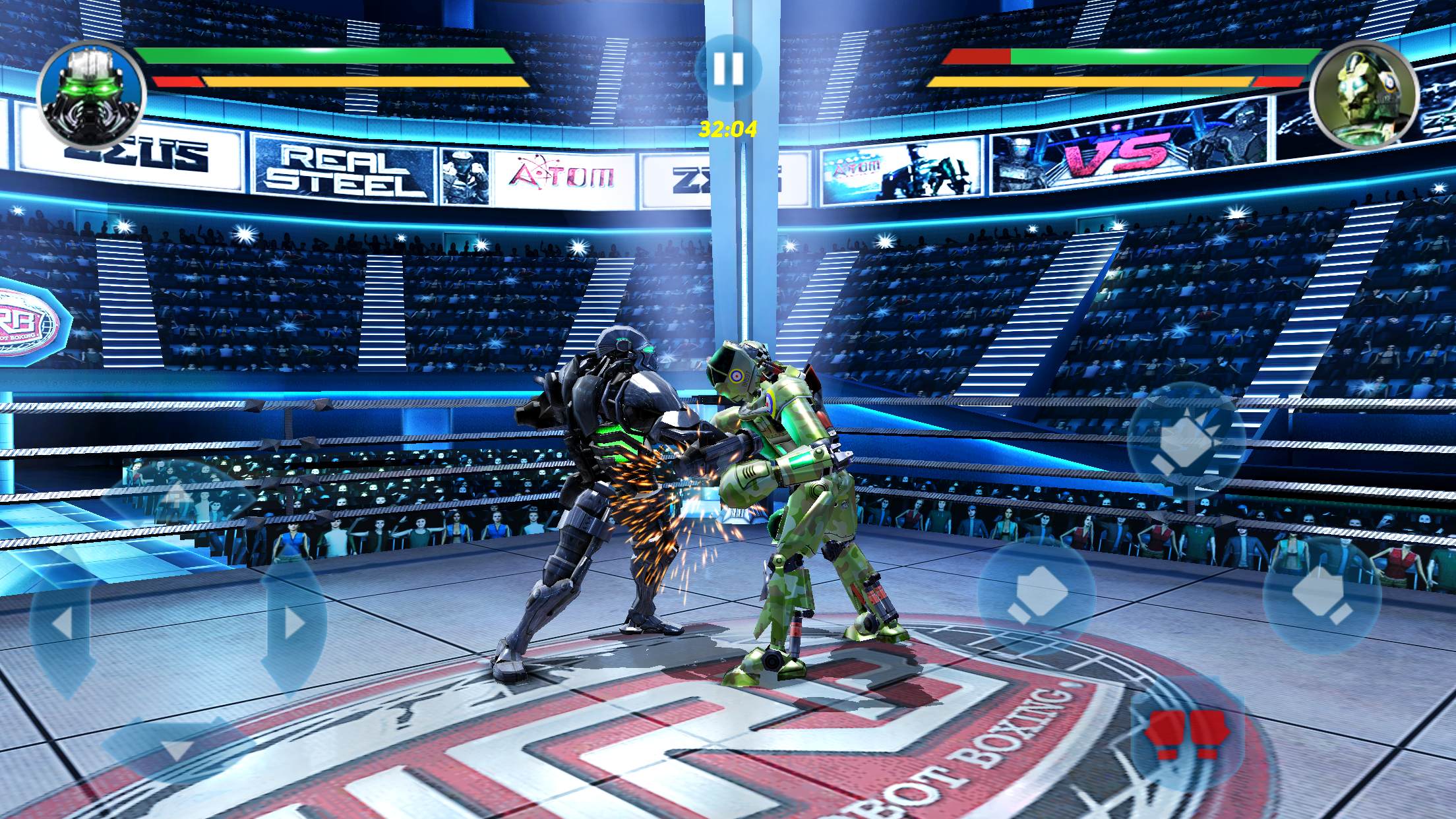The height and width of the screenshot is (819, 1456).
Task: Pause the fight with the pause button
Action: (728, 68)
